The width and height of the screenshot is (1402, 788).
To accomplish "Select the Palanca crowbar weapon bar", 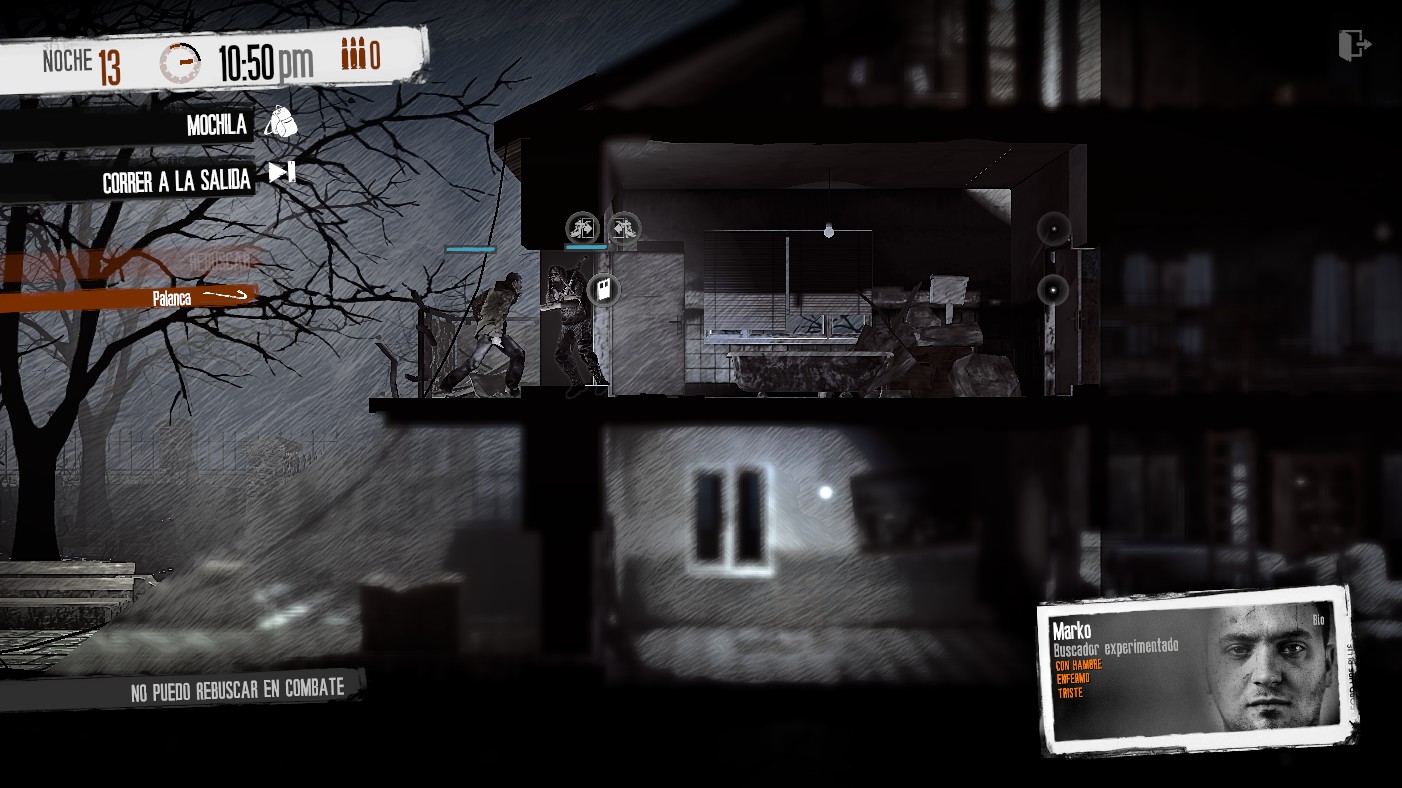I will (130, 298).
